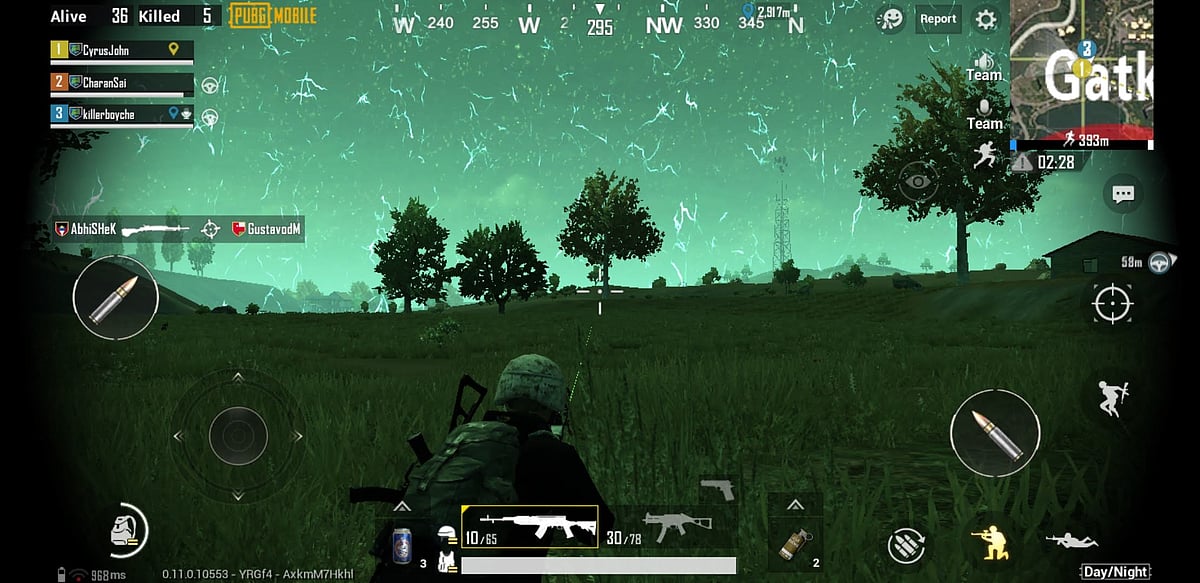This screenshot has height=583, width=1200.
Task: Go prone with the lying soldier icon
Action: [1070, 541]
